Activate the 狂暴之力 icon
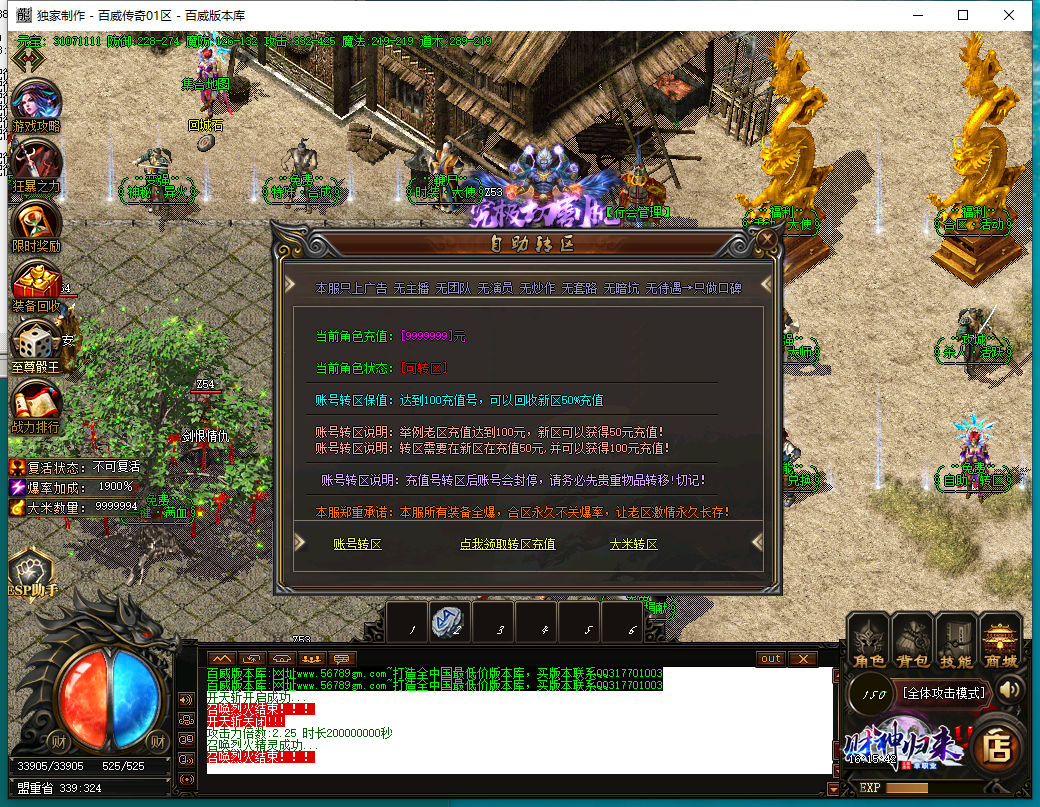Screen dimensions: 1040x807 pyautogui.click(x=36, y=163)
